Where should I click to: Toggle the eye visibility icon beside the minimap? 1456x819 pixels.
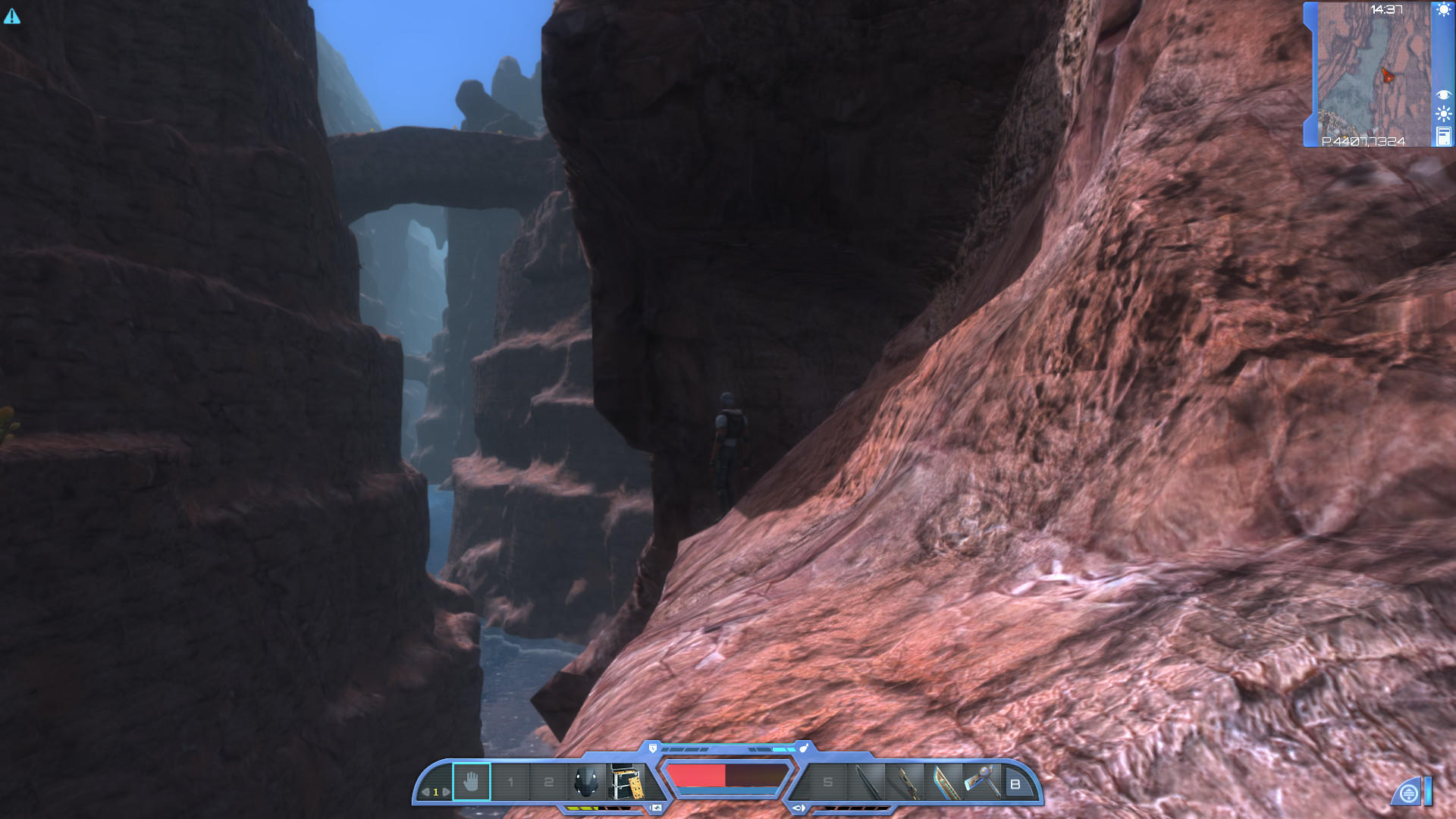coord(1442,94)
